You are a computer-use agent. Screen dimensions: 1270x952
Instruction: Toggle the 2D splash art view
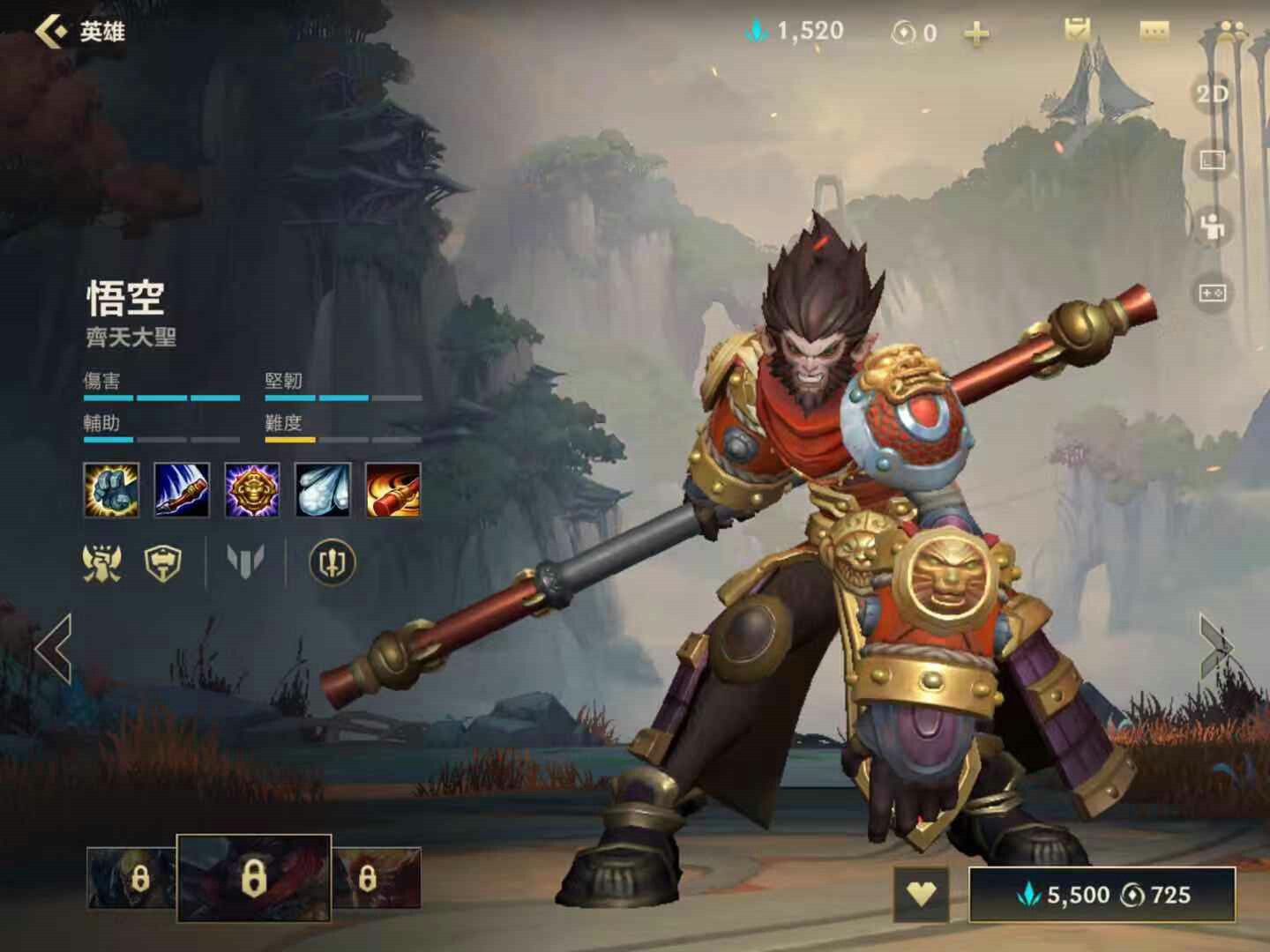[x=1212, y=94]
